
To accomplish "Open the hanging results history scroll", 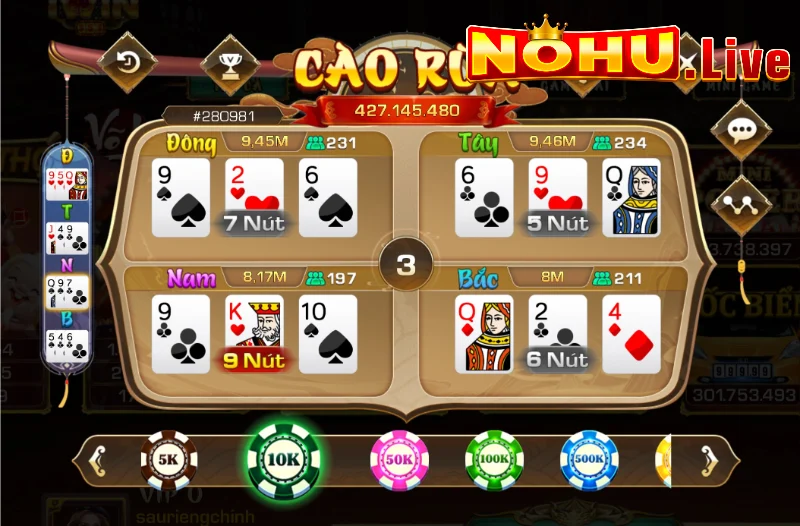I will [x=67, y=265].
